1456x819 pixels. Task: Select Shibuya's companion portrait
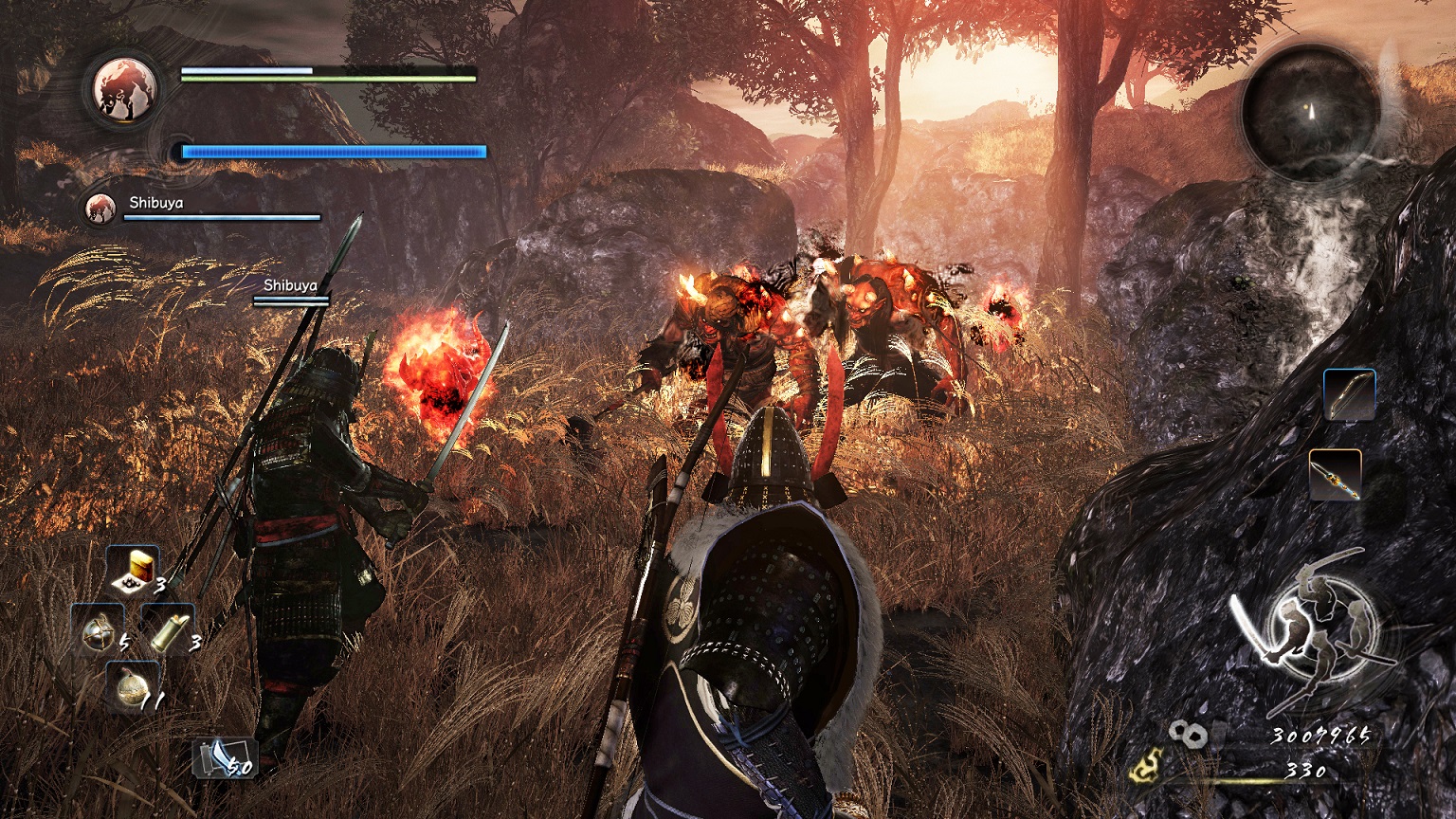(x=99, y=209)
